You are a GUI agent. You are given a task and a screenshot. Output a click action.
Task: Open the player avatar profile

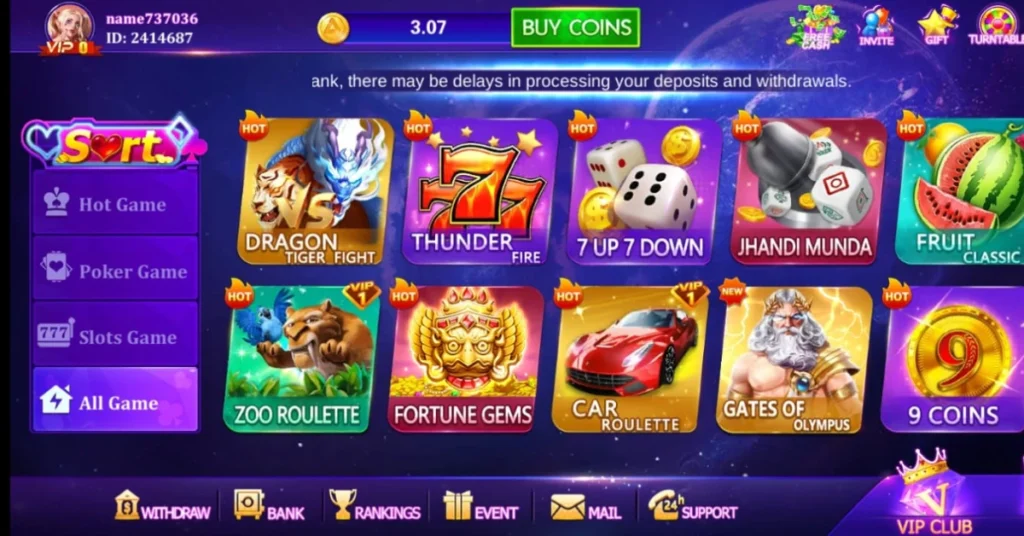(x=70, y=26)
